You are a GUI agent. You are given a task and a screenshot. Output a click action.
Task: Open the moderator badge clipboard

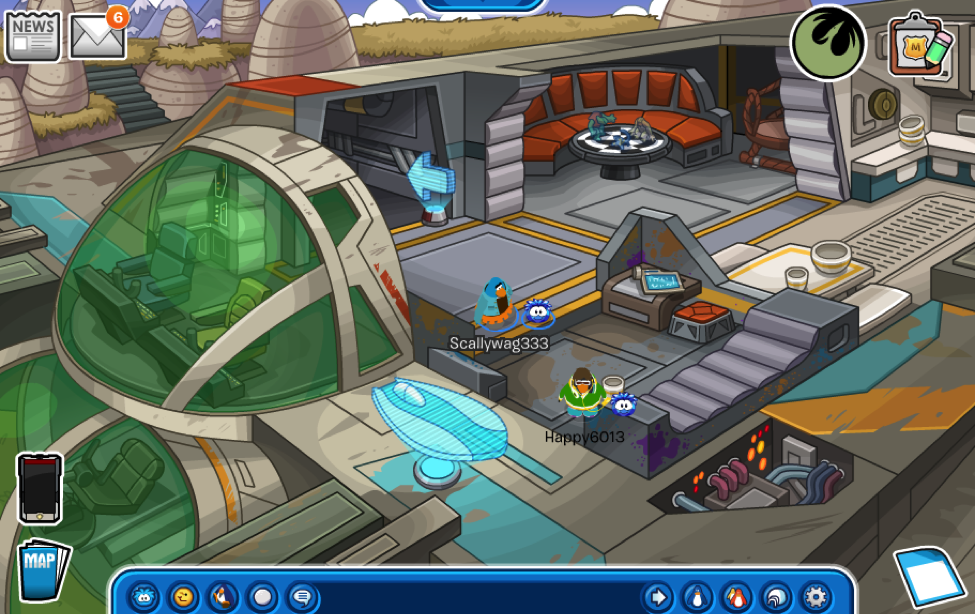point(919,45)
